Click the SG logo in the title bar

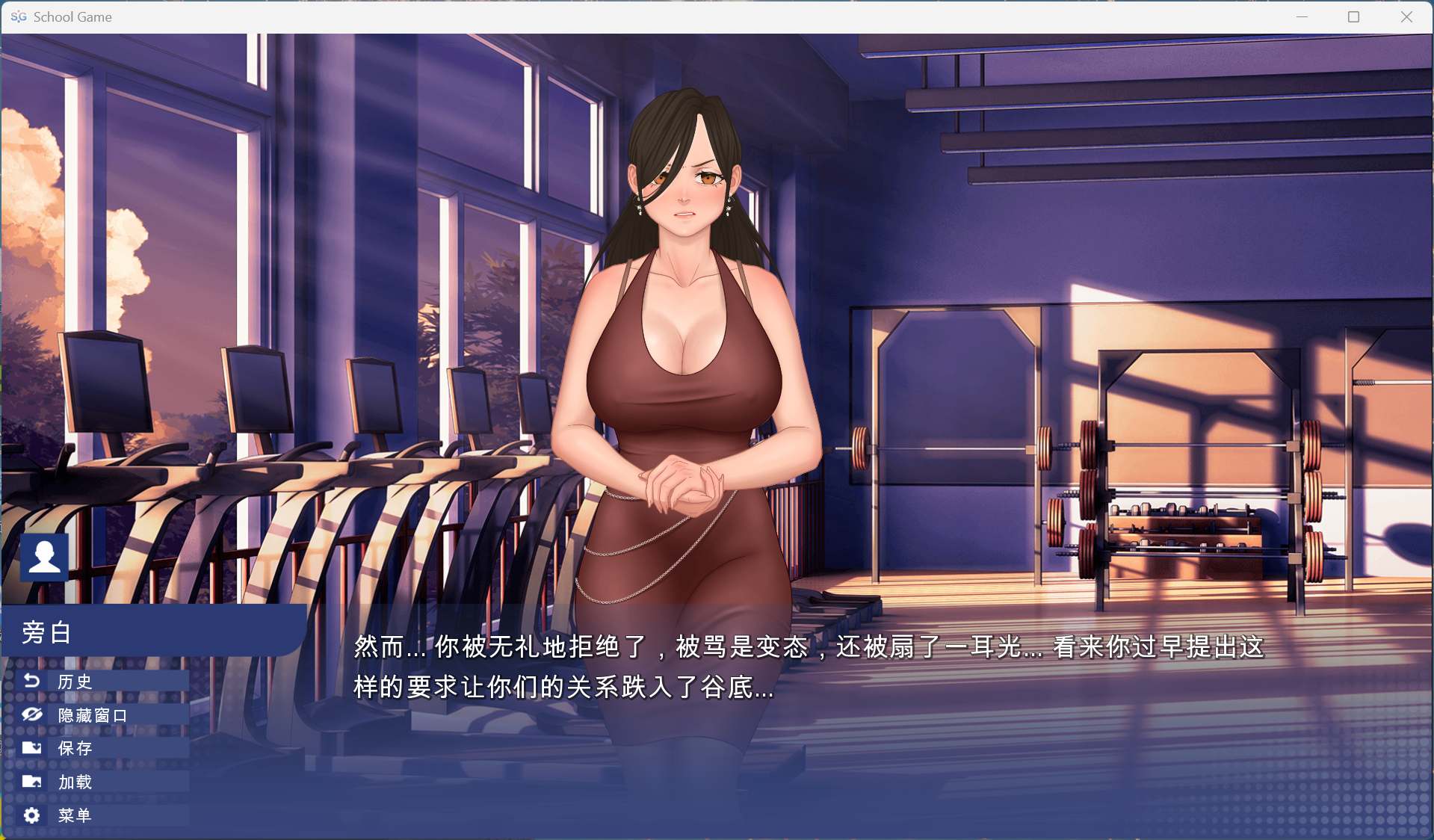pos(19,16)
